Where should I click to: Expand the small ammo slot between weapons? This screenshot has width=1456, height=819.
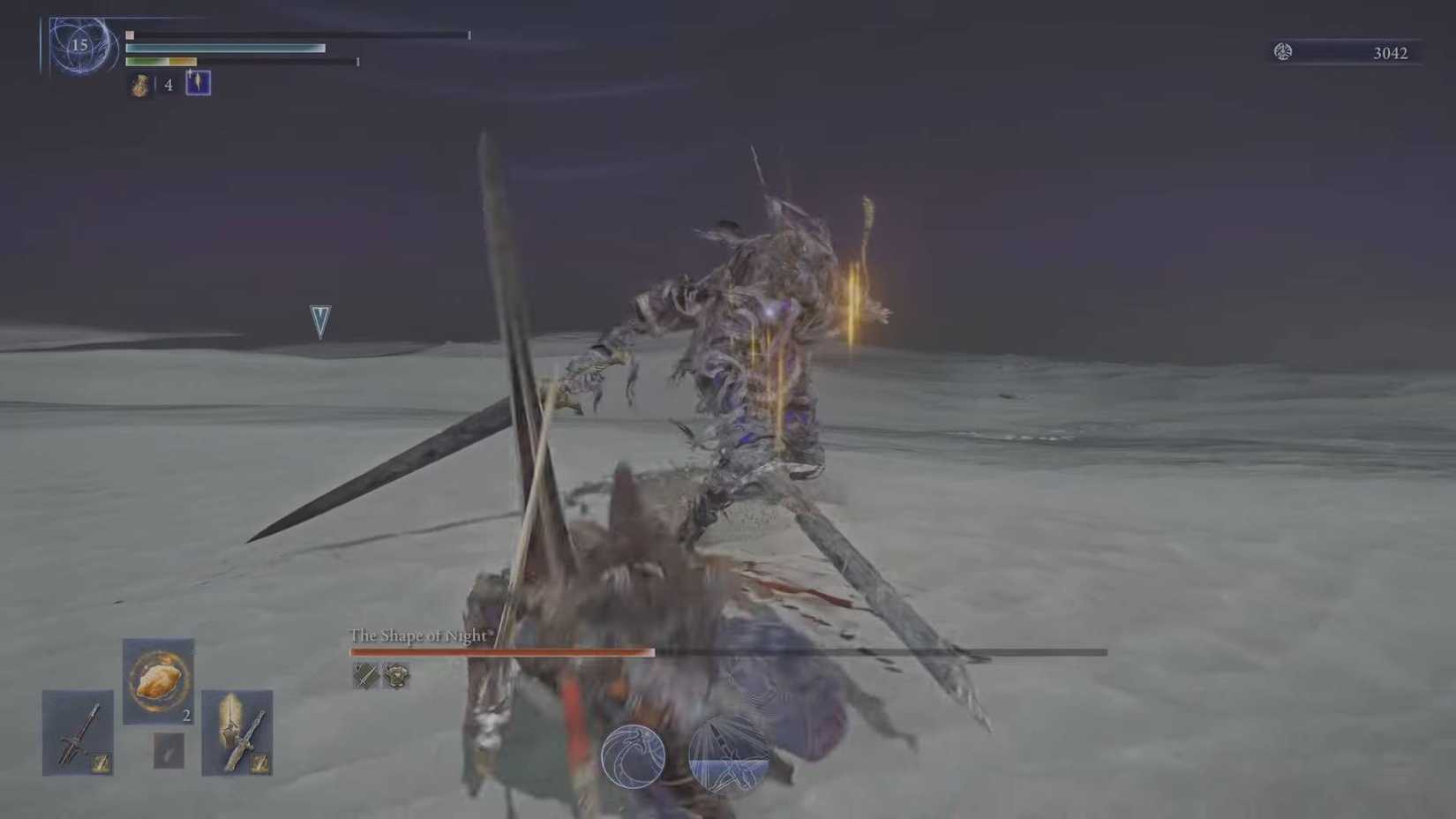(x=168, y=751)
